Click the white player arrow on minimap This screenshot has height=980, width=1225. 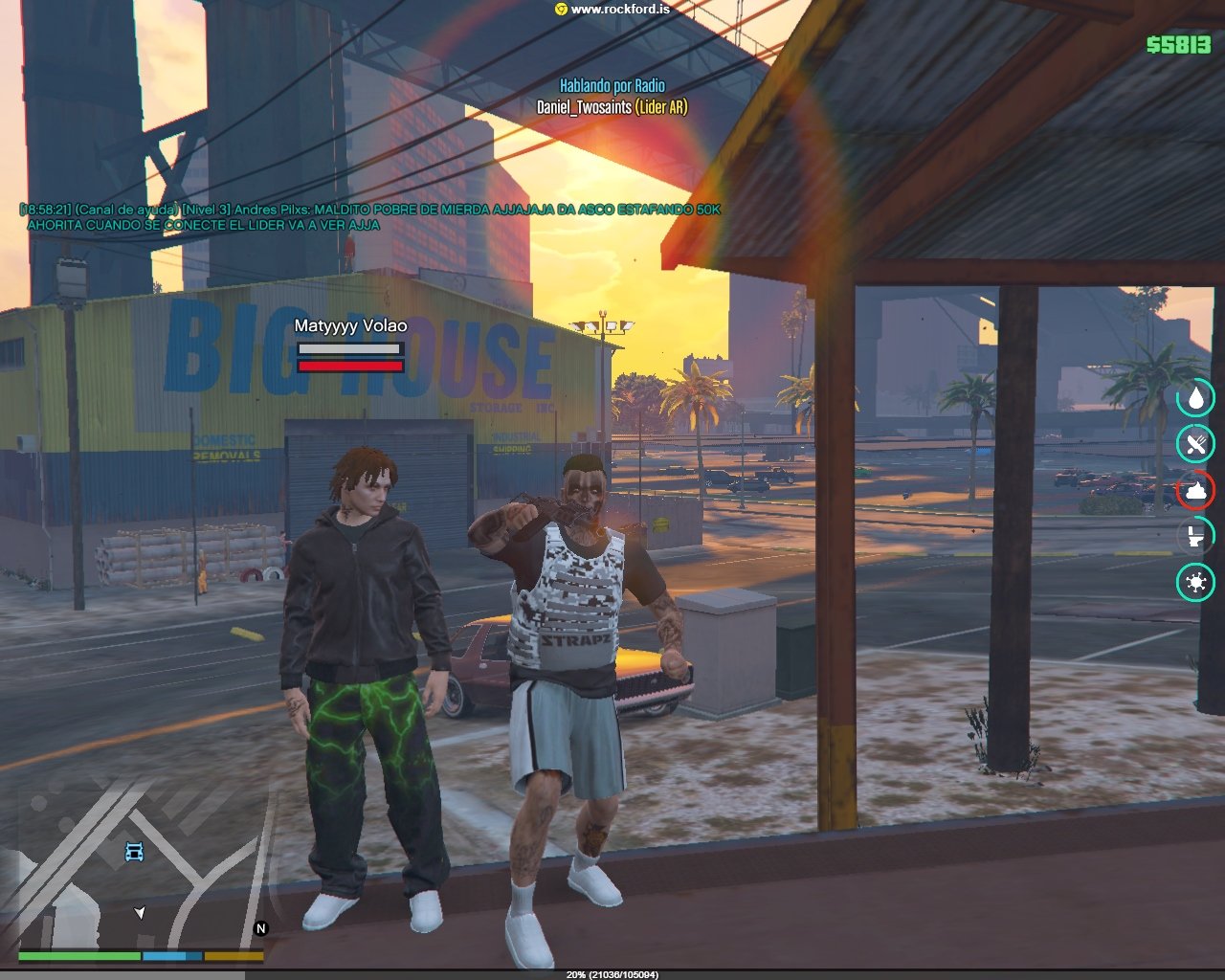[x=141, y=913]
